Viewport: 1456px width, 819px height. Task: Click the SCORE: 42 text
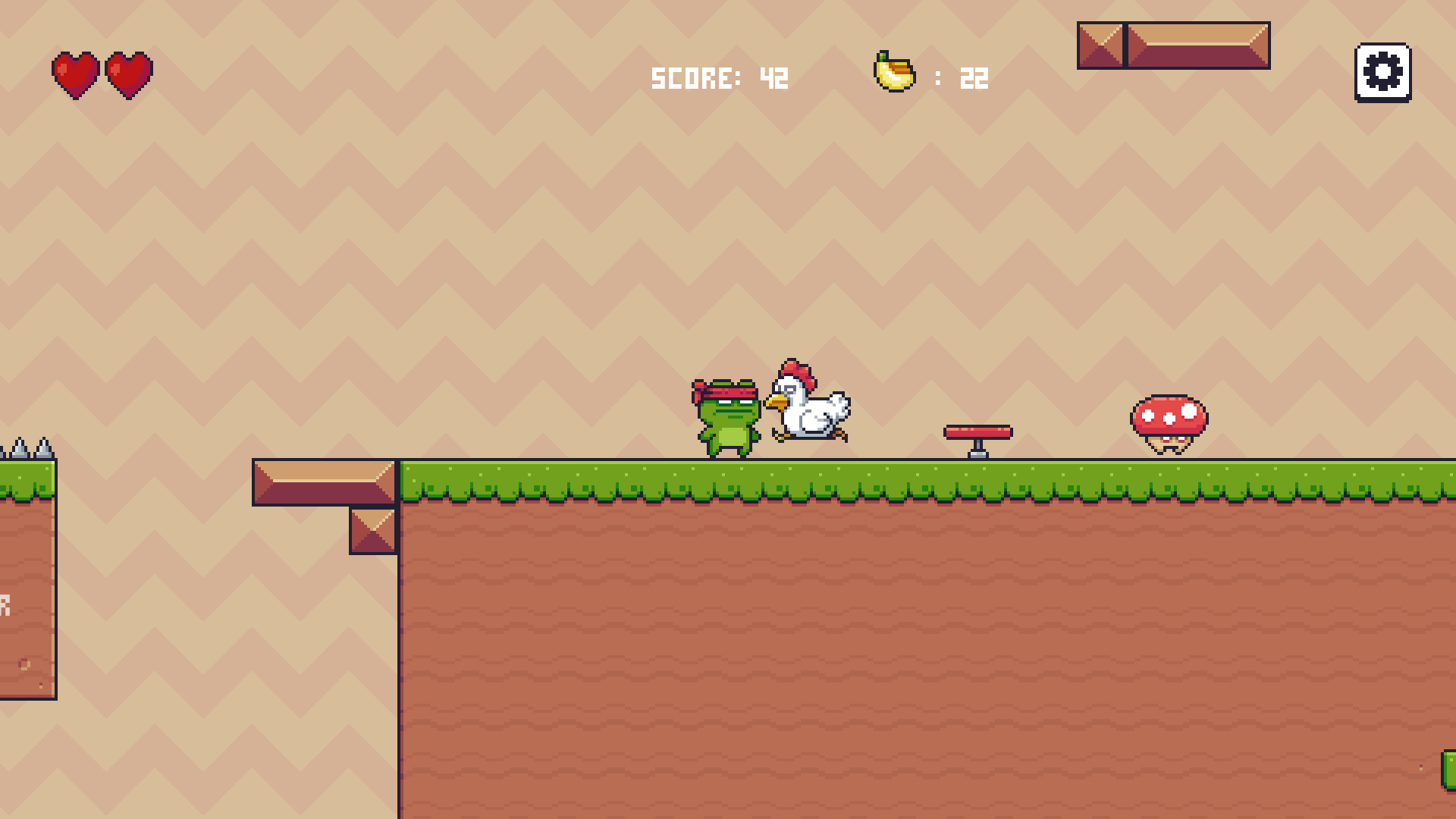[x=720, y=76]
